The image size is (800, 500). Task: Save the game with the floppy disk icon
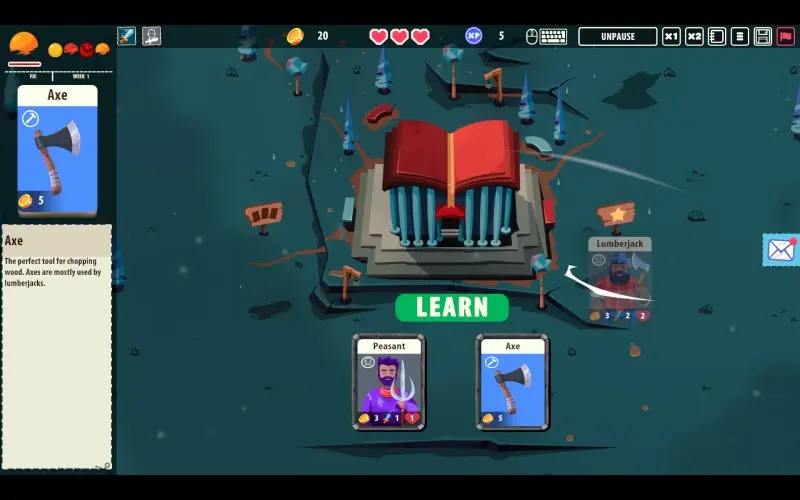coord(763,37)
